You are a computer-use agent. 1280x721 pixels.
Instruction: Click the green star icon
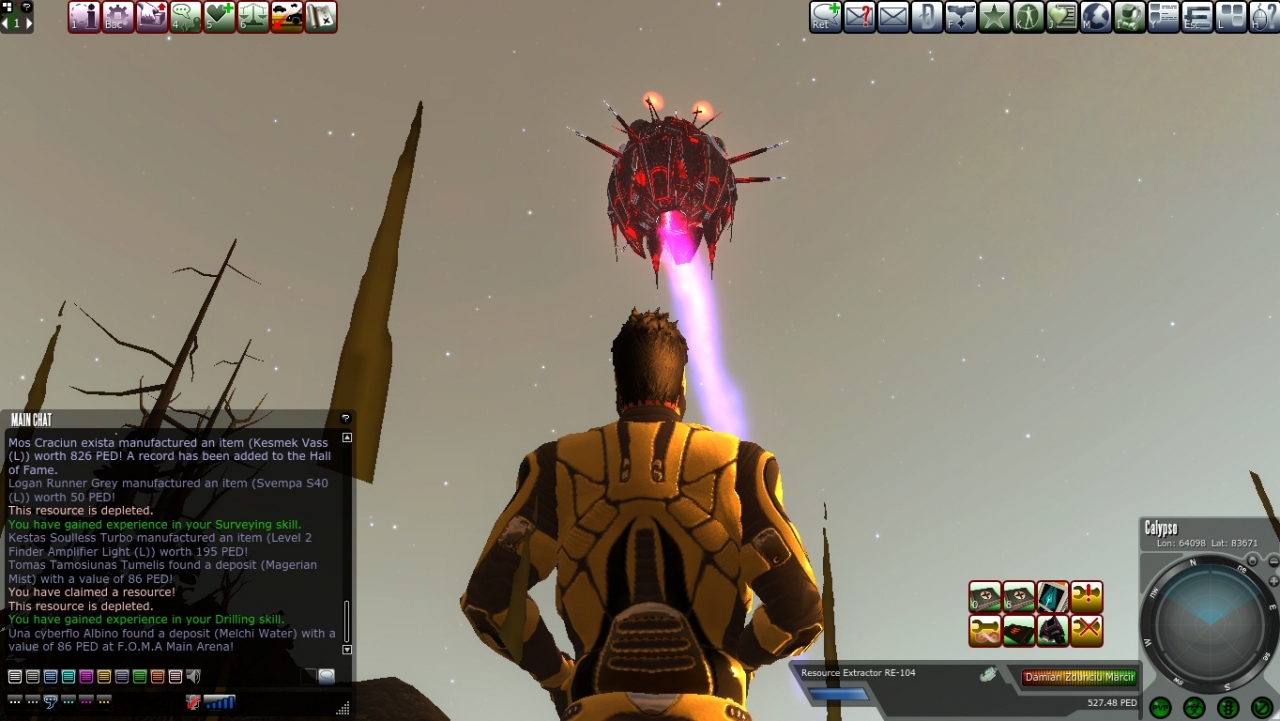pyautogui.click(x=994, y=17)
